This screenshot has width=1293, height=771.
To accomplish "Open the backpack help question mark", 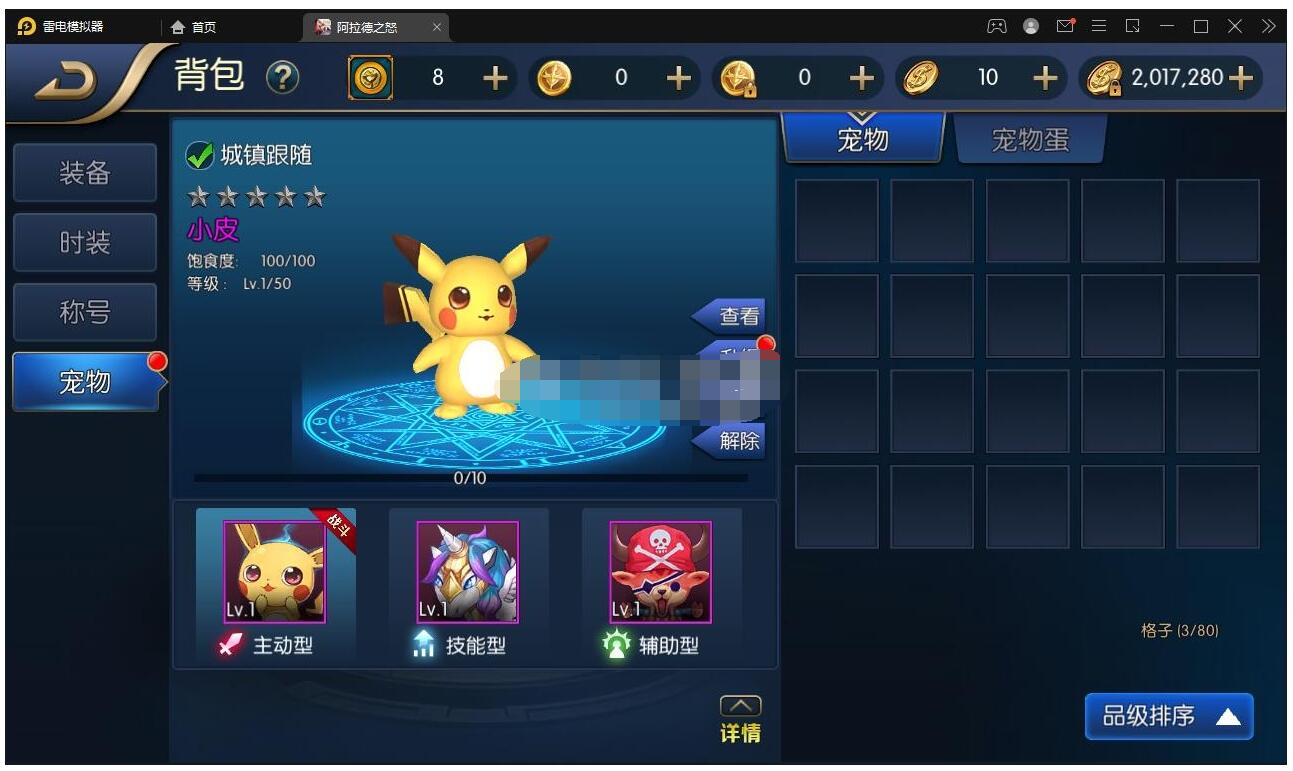I will 283,78.
